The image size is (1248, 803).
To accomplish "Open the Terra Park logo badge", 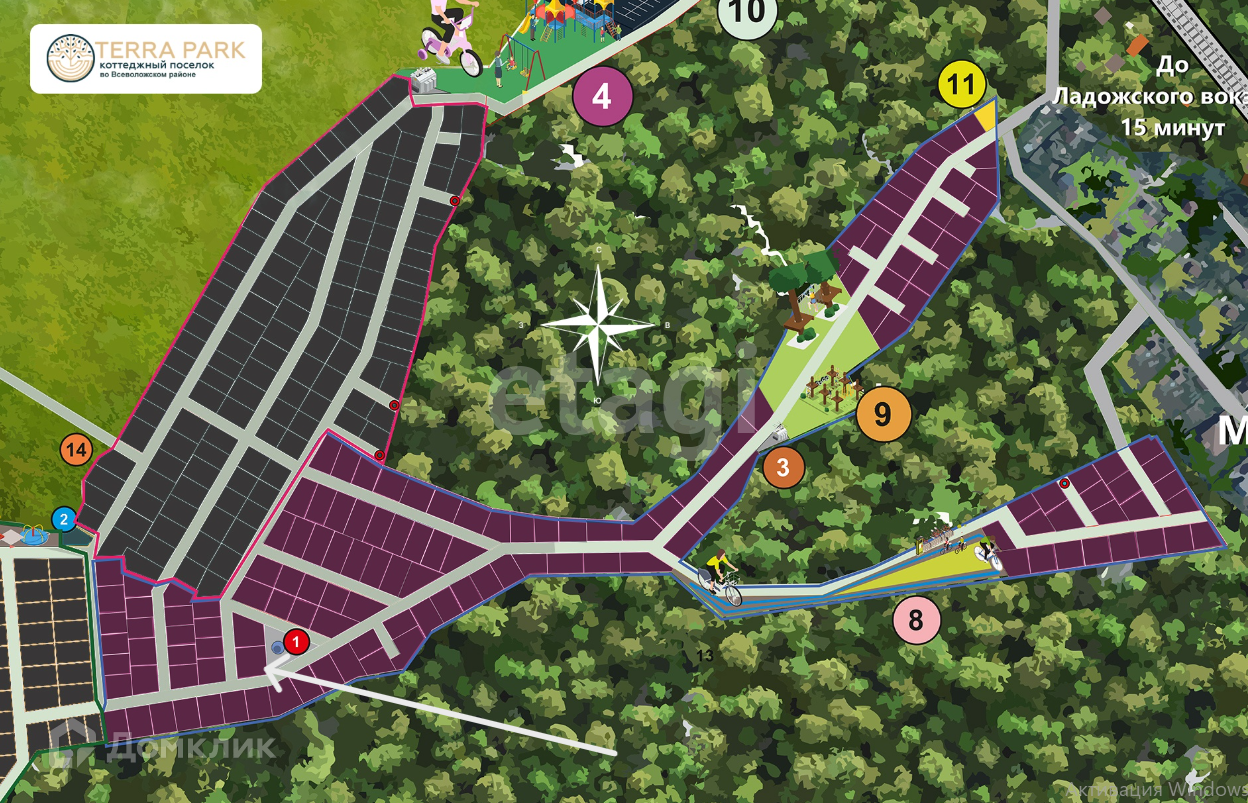I will click(x=146, y=59).
